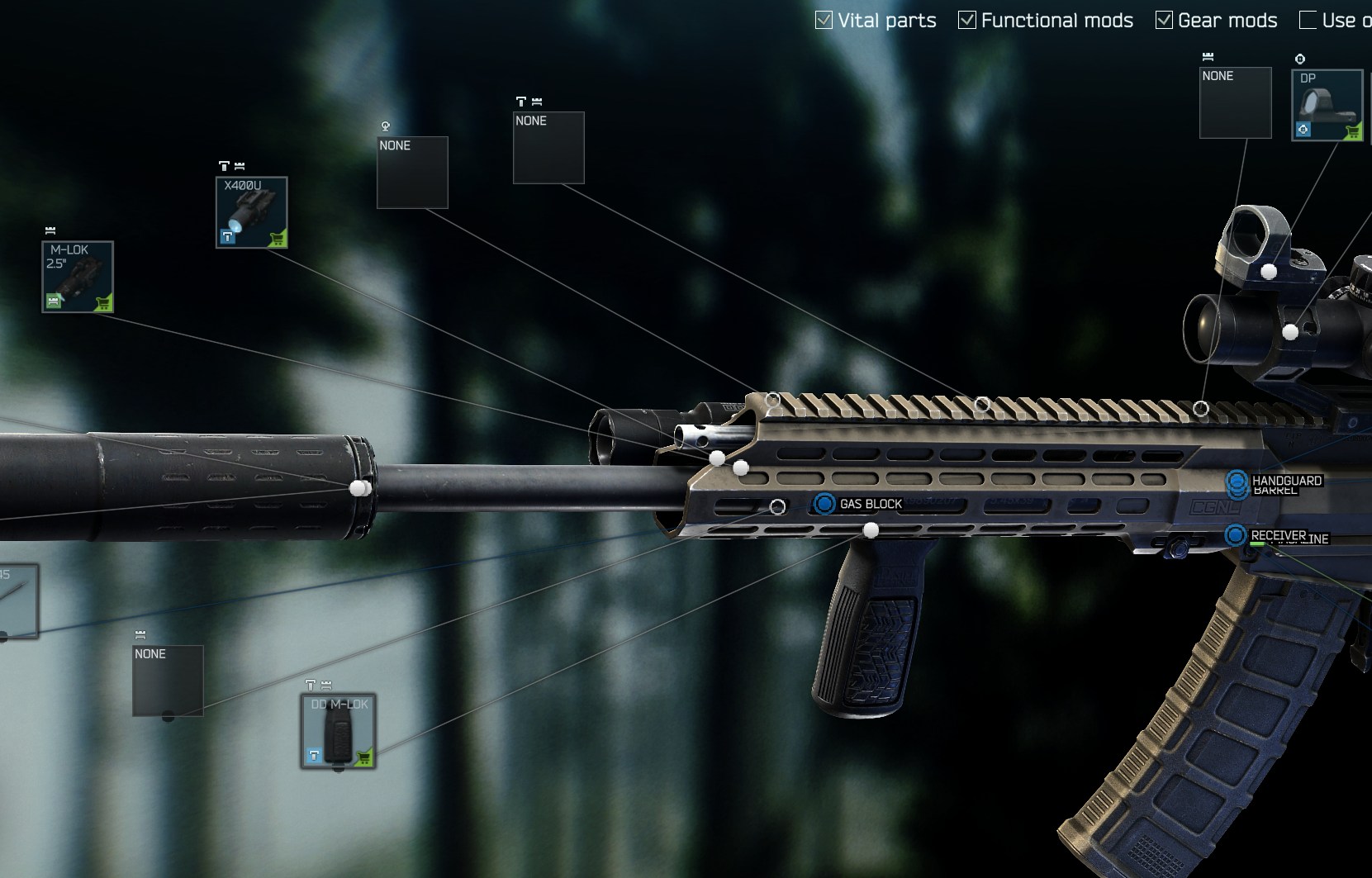The height and width of the screenshot is (878, 1372).
Task: Select the RECEIVER part marker
Action: pos(1235,535)
